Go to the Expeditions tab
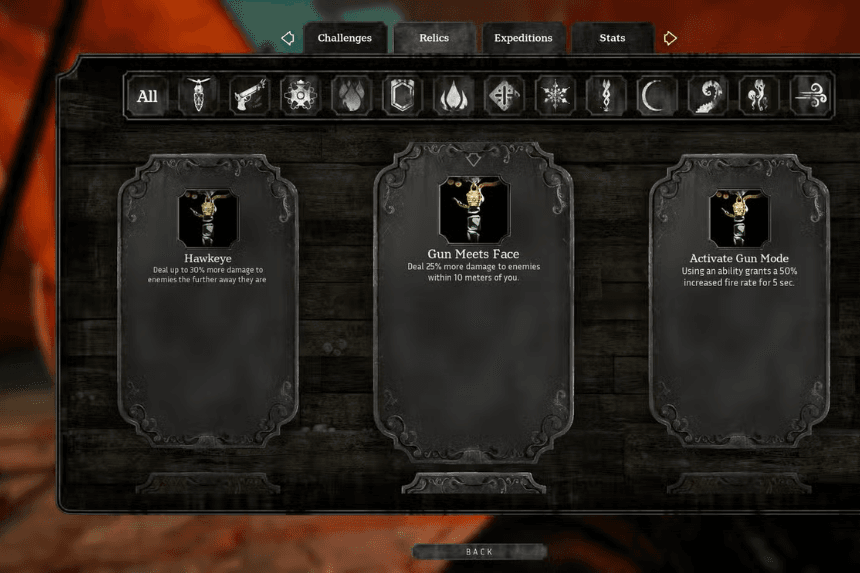Viewport: 860px width, 573px height. (x=523, y=38)
